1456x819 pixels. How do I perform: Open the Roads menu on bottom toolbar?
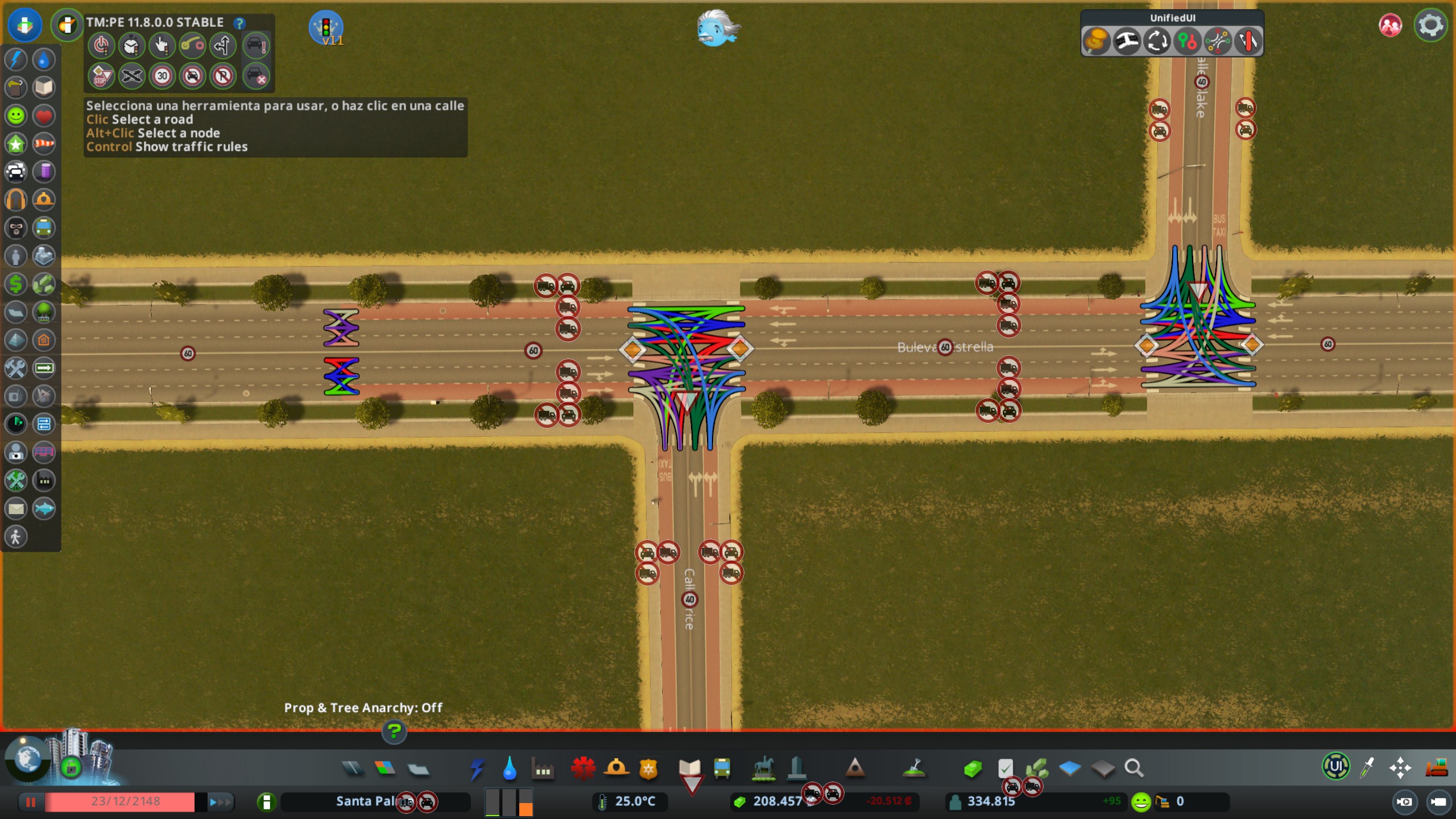353,768
